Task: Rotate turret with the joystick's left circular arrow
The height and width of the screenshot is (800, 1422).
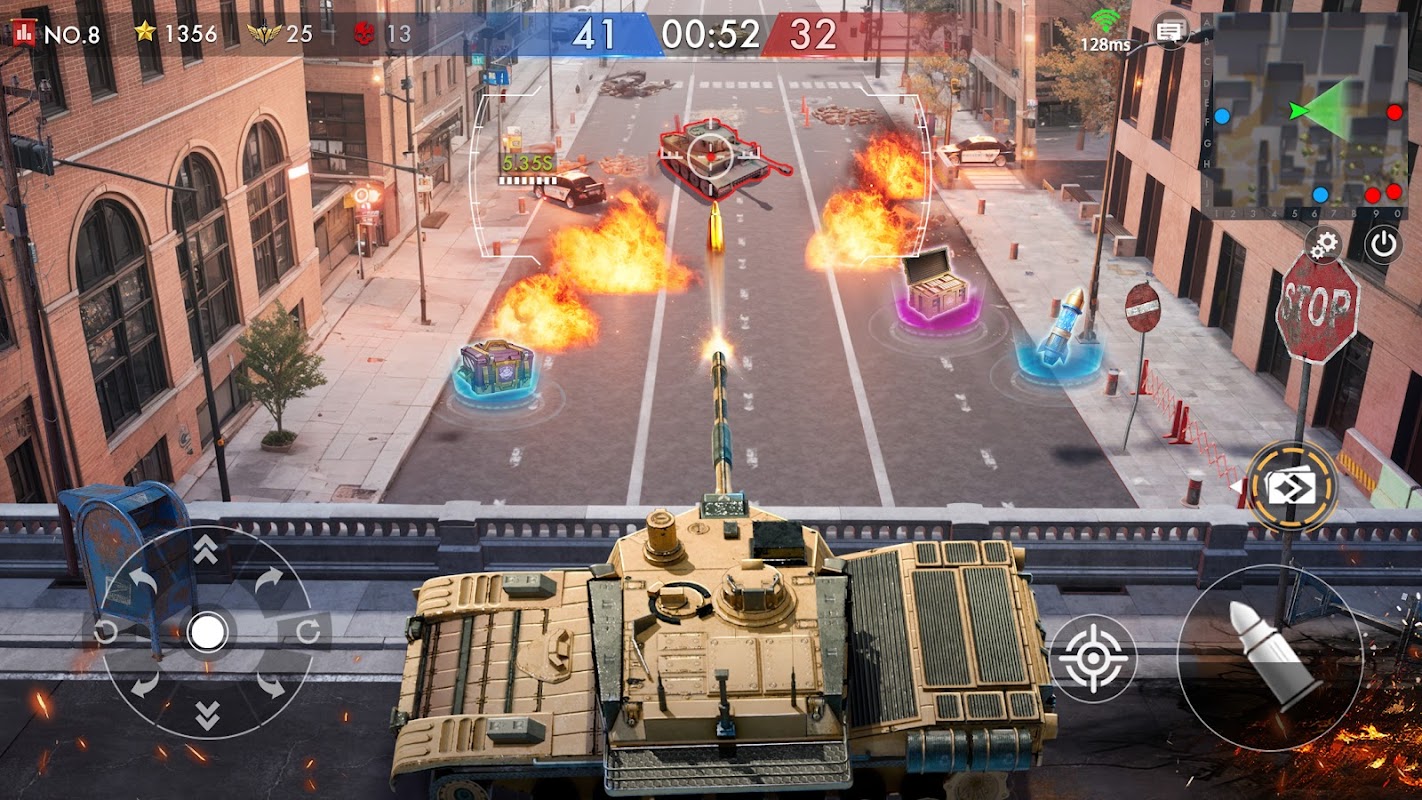Action: pos(106,632)
